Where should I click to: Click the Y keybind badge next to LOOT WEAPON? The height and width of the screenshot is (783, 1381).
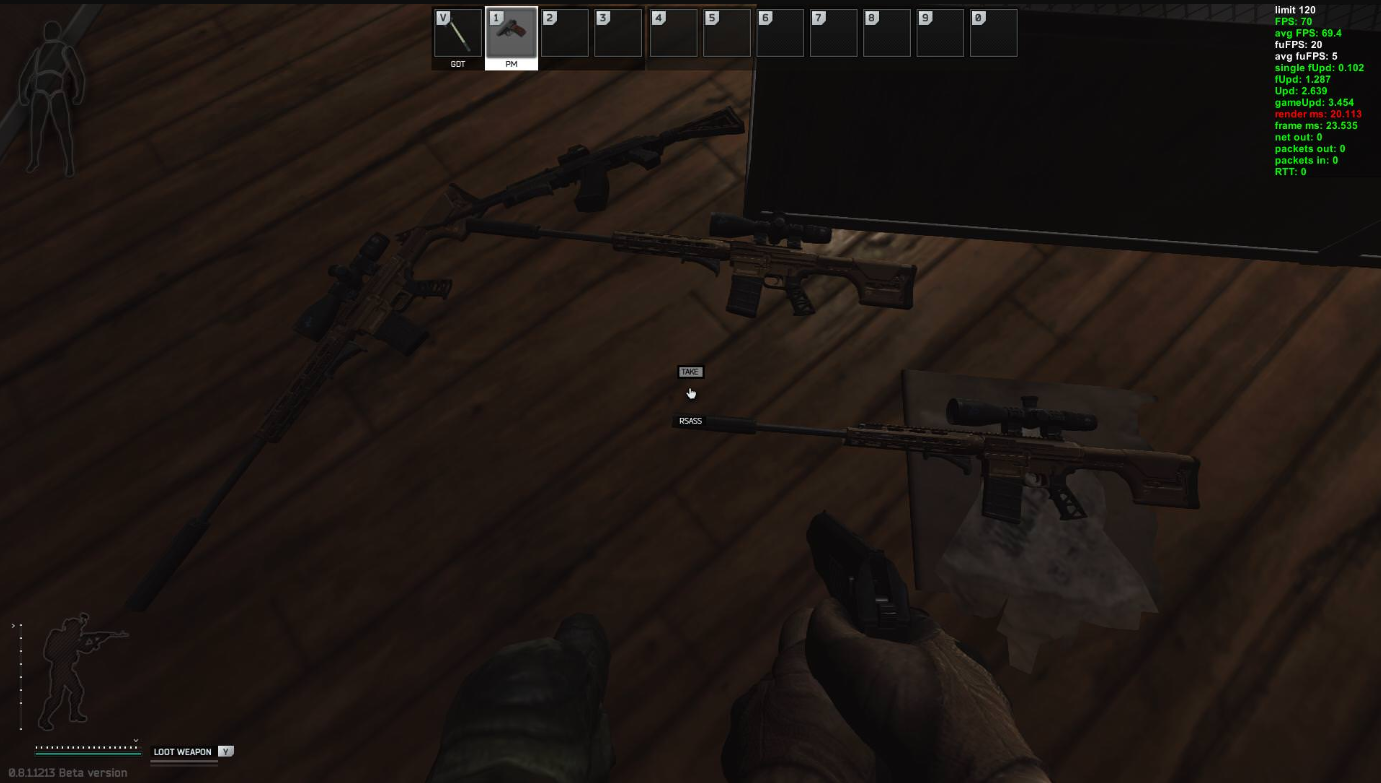coord(226,751)
